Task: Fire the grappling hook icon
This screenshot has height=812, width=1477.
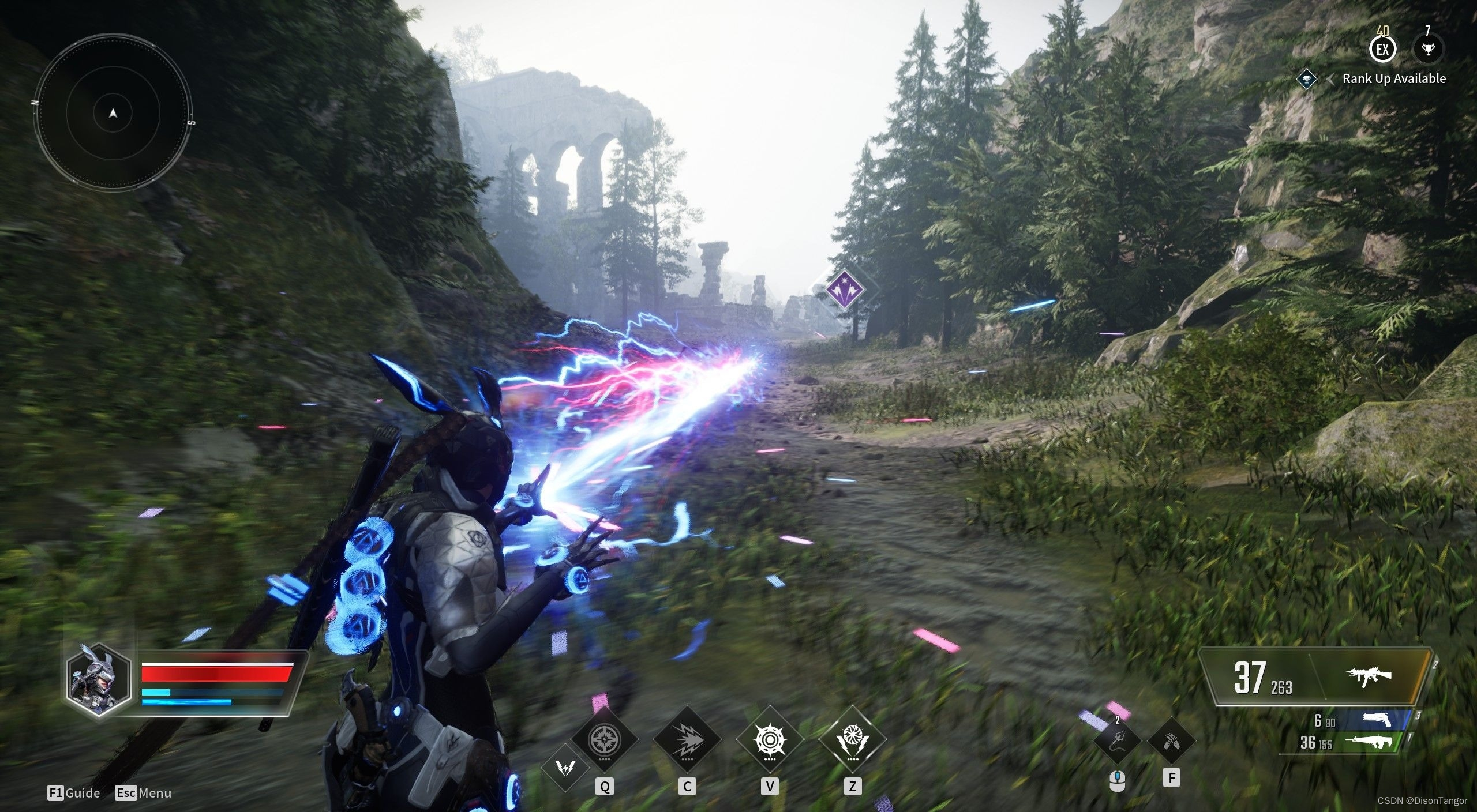Action: [x=1118, y=740]
